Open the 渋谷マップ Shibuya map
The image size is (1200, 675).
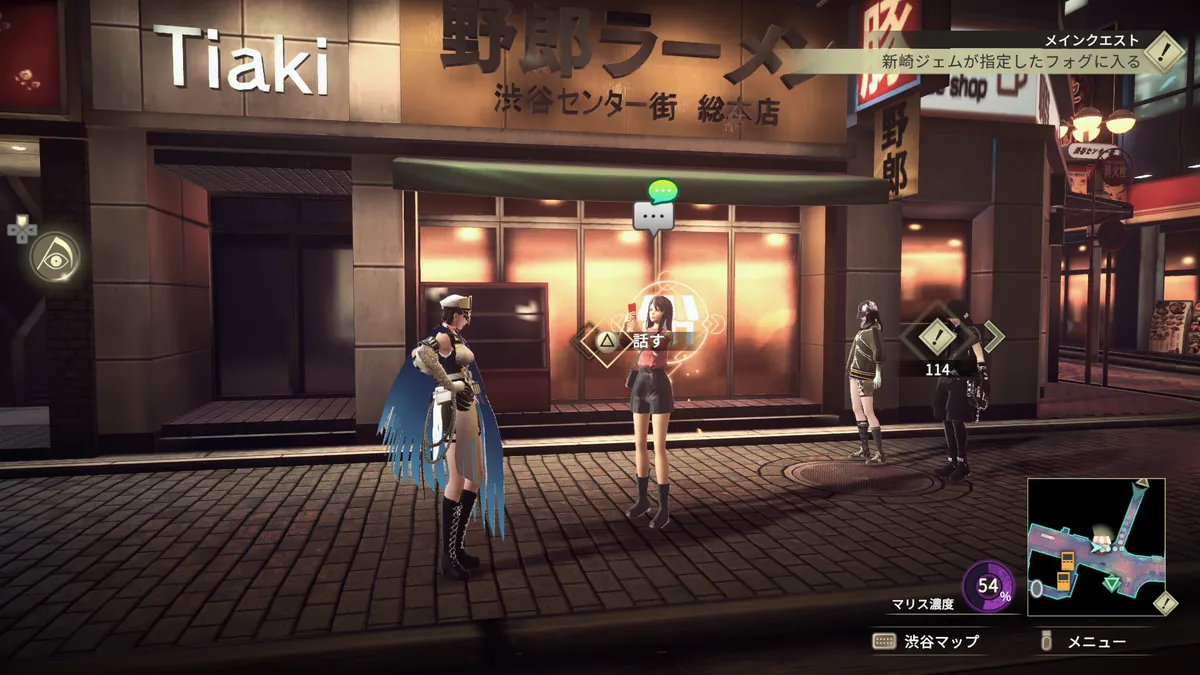pos(926,642)
